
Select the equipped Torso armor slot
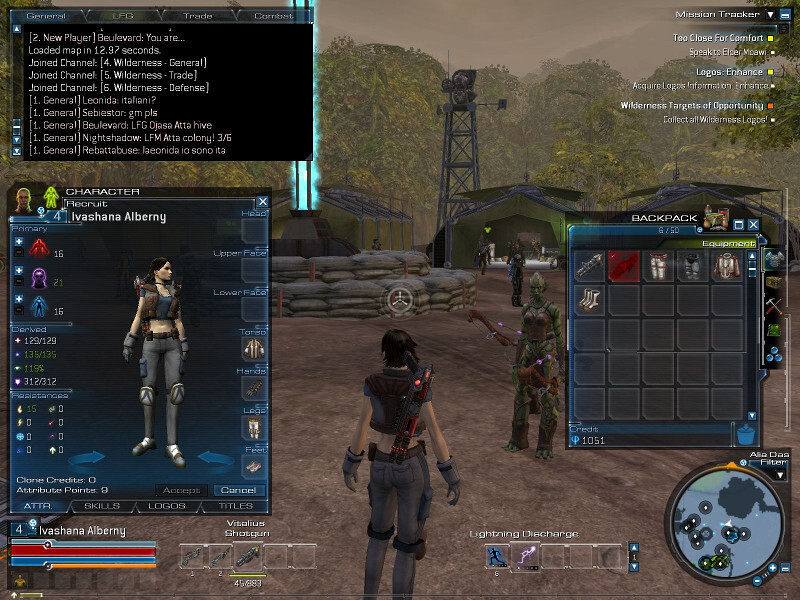click(254, 348)
